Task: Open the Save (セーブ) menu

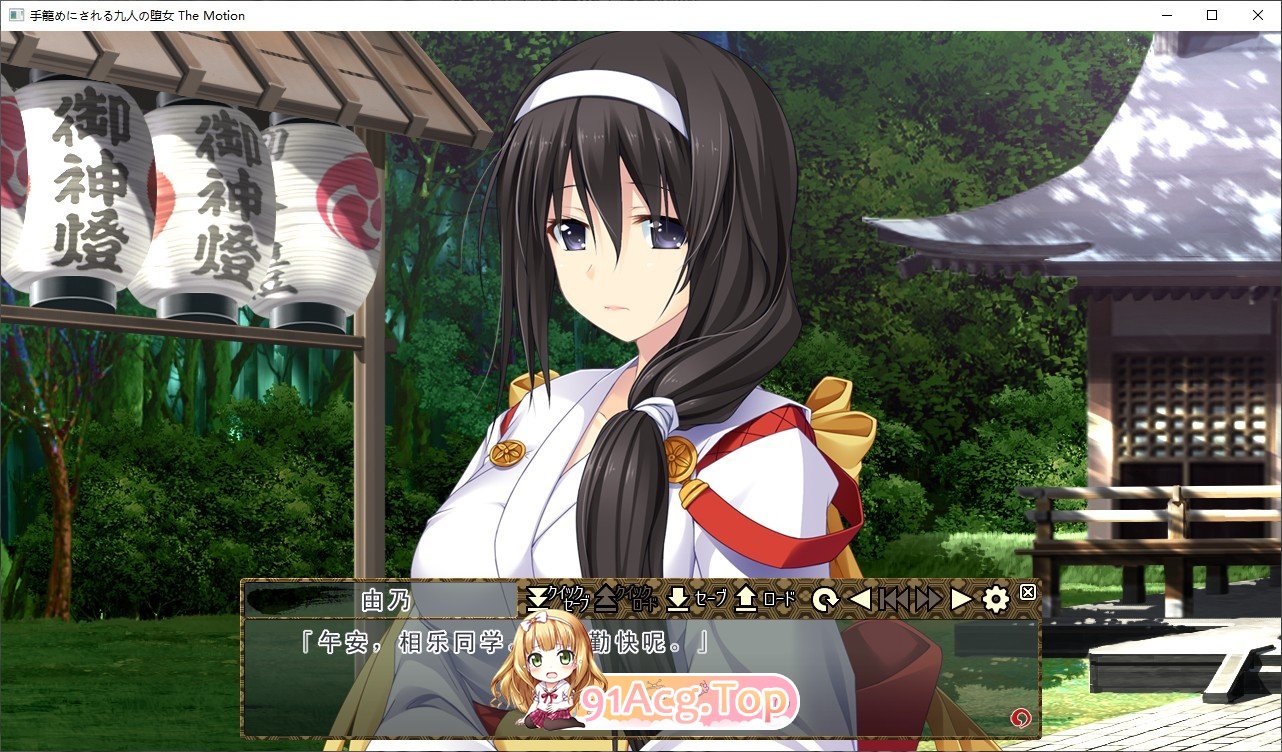Action: (x=696, y=599)
